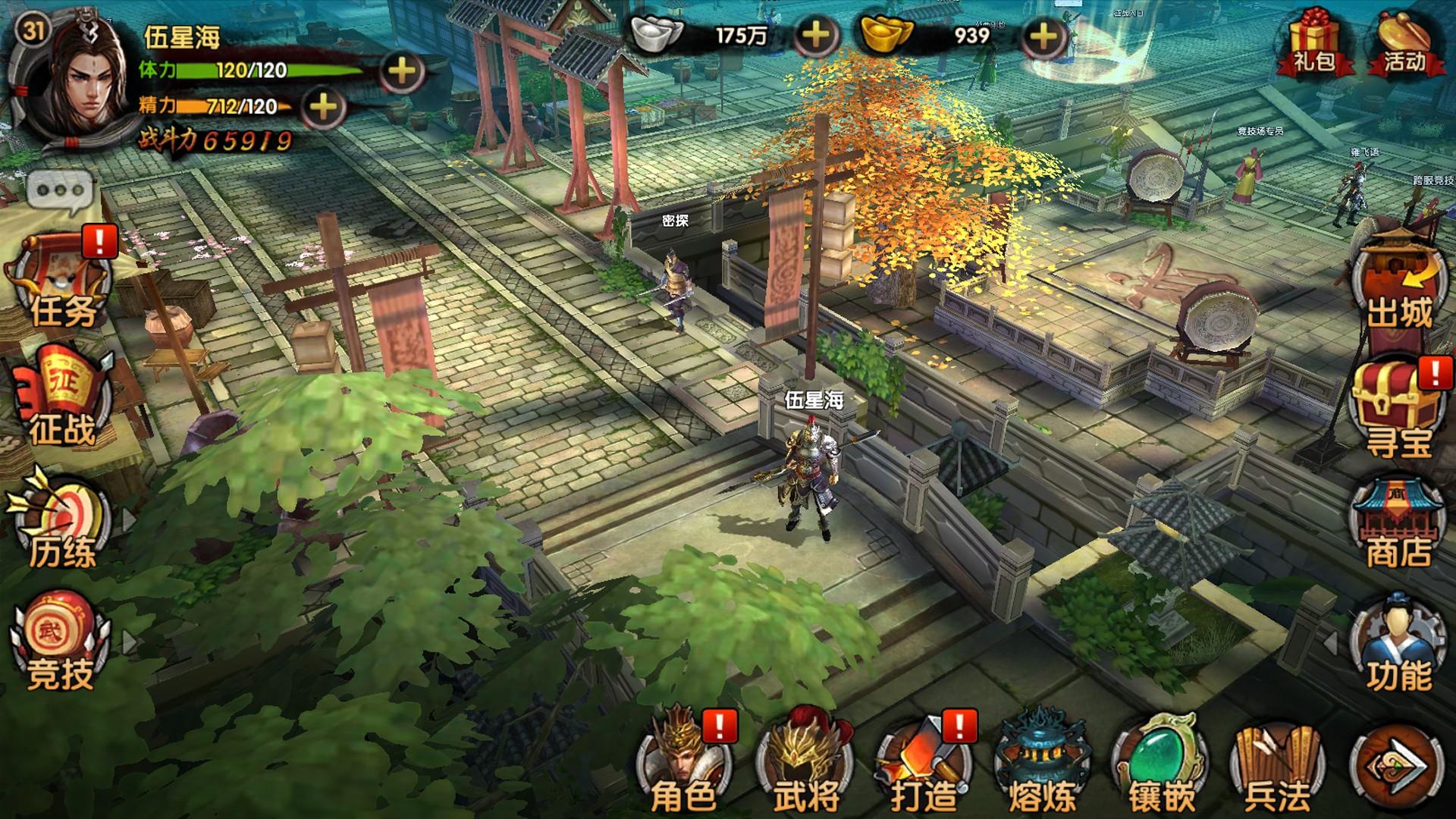
Task: Open the 活动 events menu
Action: click(1404, 44)
